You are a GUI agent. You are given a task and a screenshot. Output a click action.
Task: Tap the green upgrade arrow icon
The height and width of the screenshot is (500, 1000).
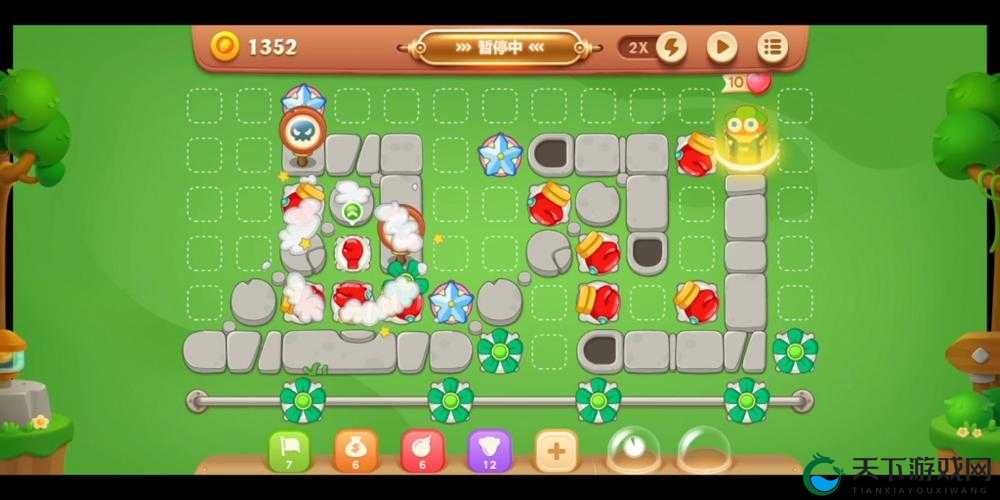[352, 211]
